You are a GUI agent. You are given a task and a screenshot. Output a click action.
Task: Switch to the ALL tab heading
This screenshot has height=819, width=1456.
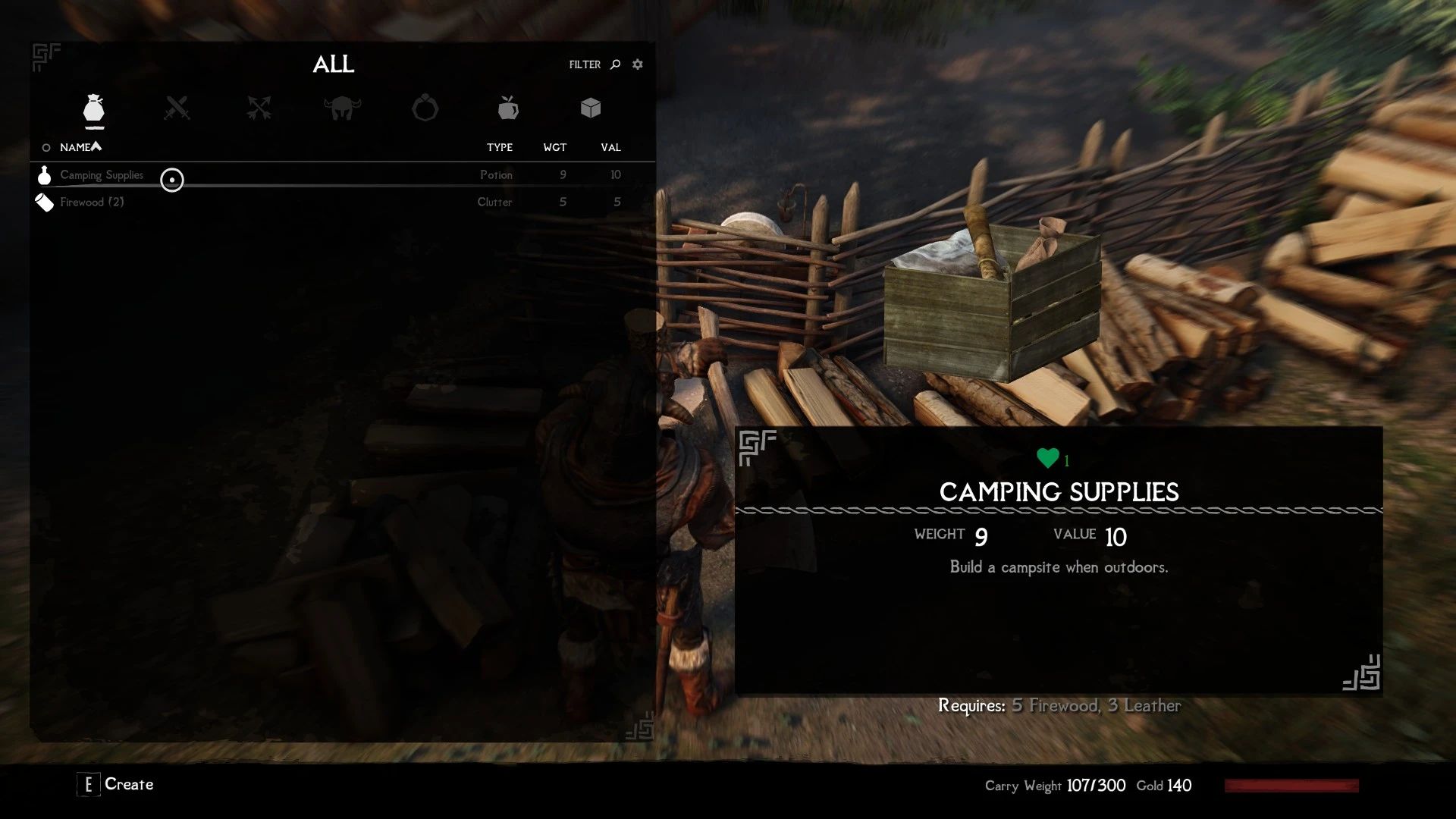(334, 65)
